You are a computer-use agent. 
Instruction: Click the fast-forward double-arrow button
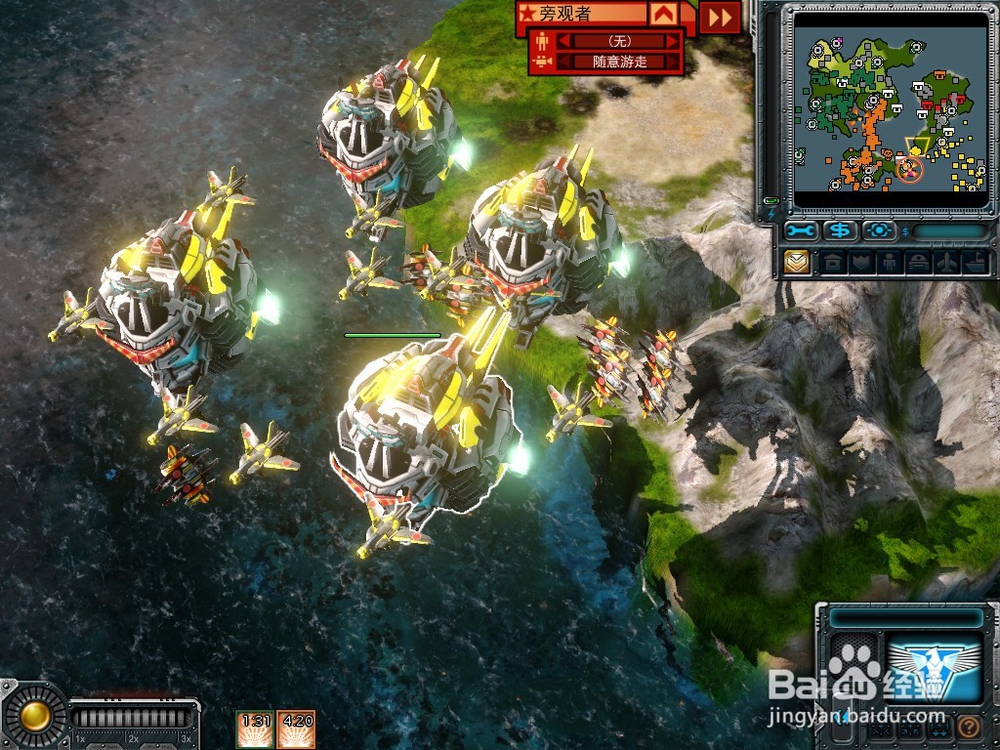point(720,17)
